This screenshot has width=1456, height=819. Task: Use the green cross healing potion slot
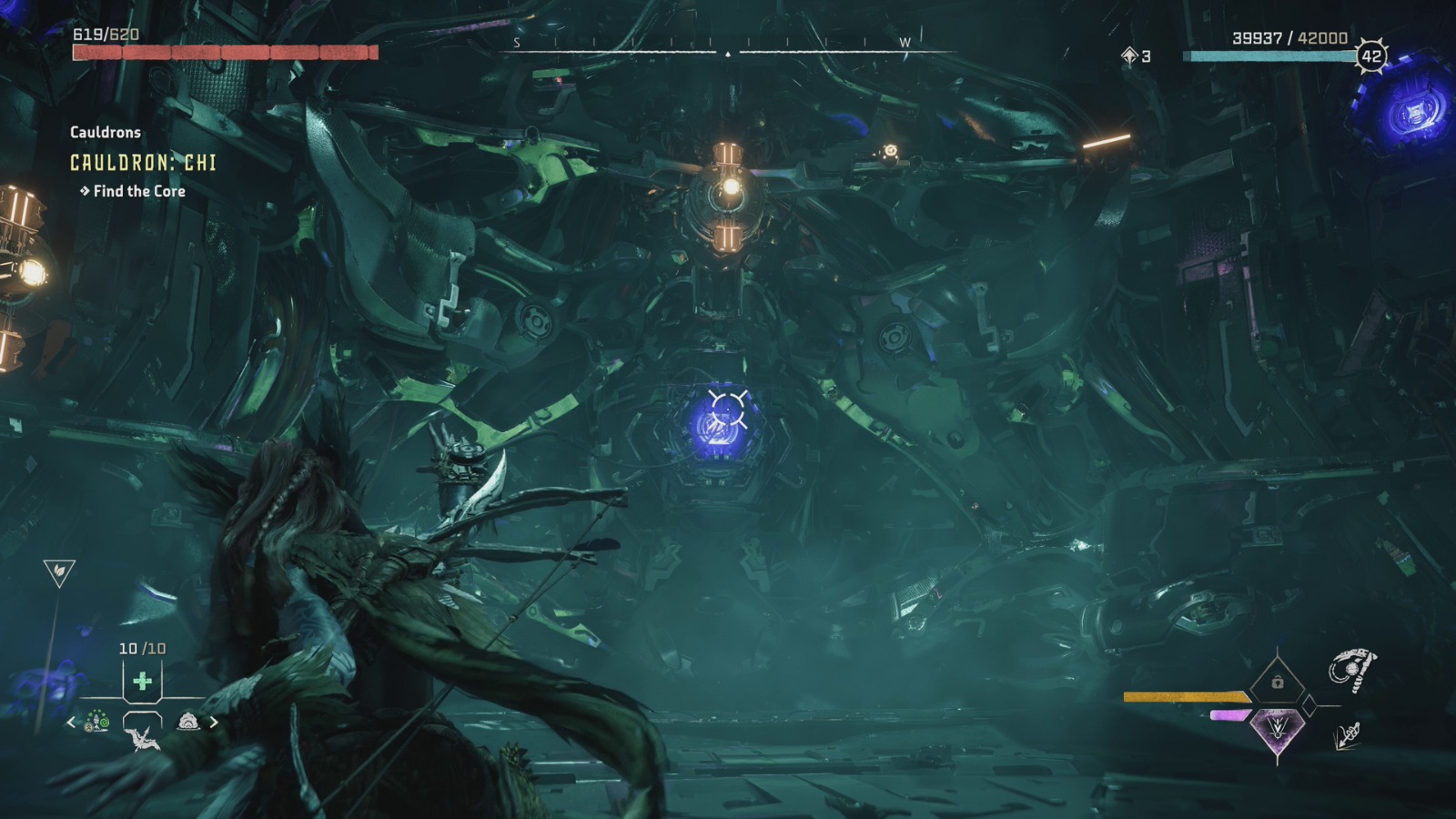point(142,681)
